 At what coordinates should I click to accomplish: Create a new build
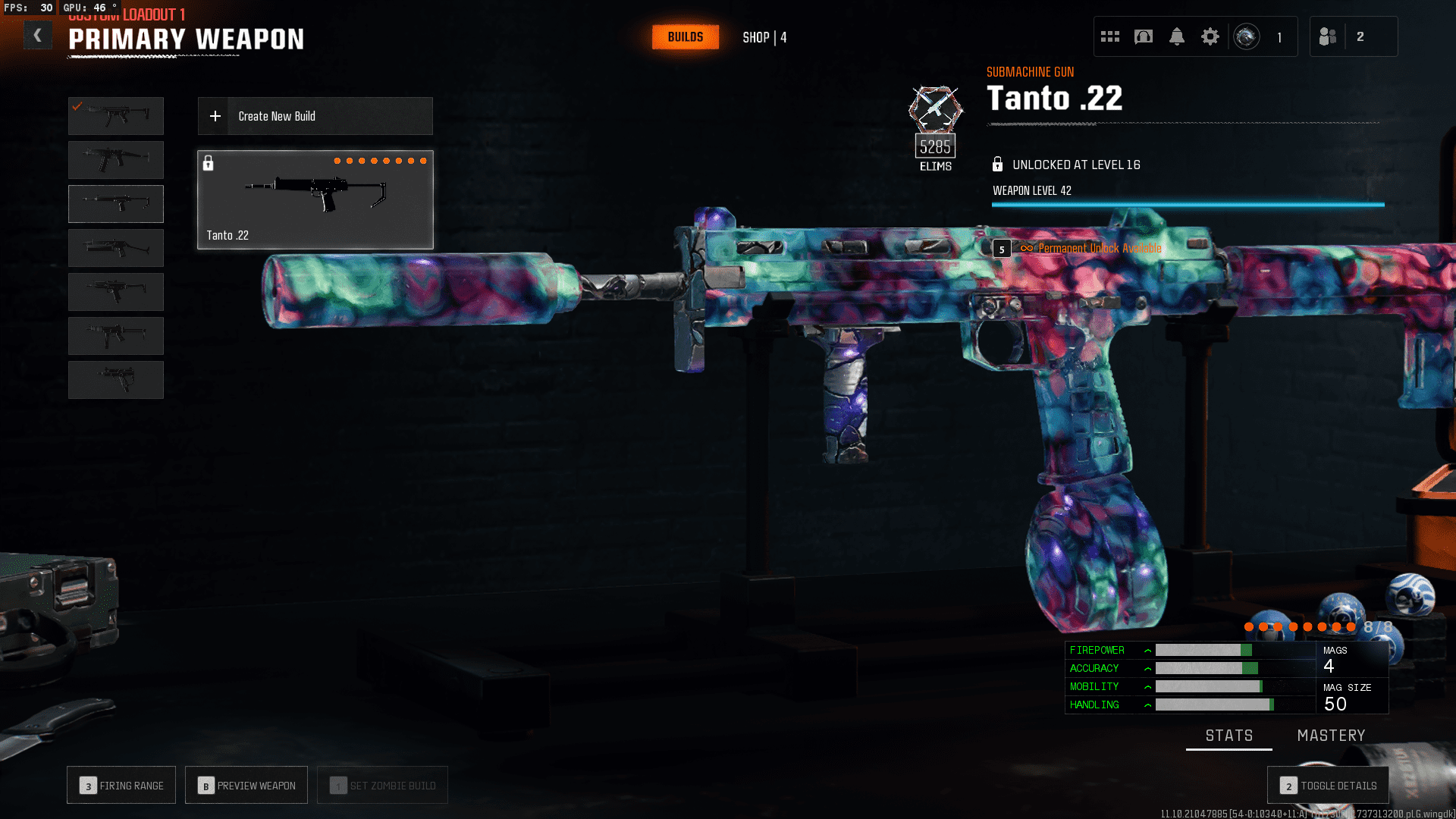point(315,116)
